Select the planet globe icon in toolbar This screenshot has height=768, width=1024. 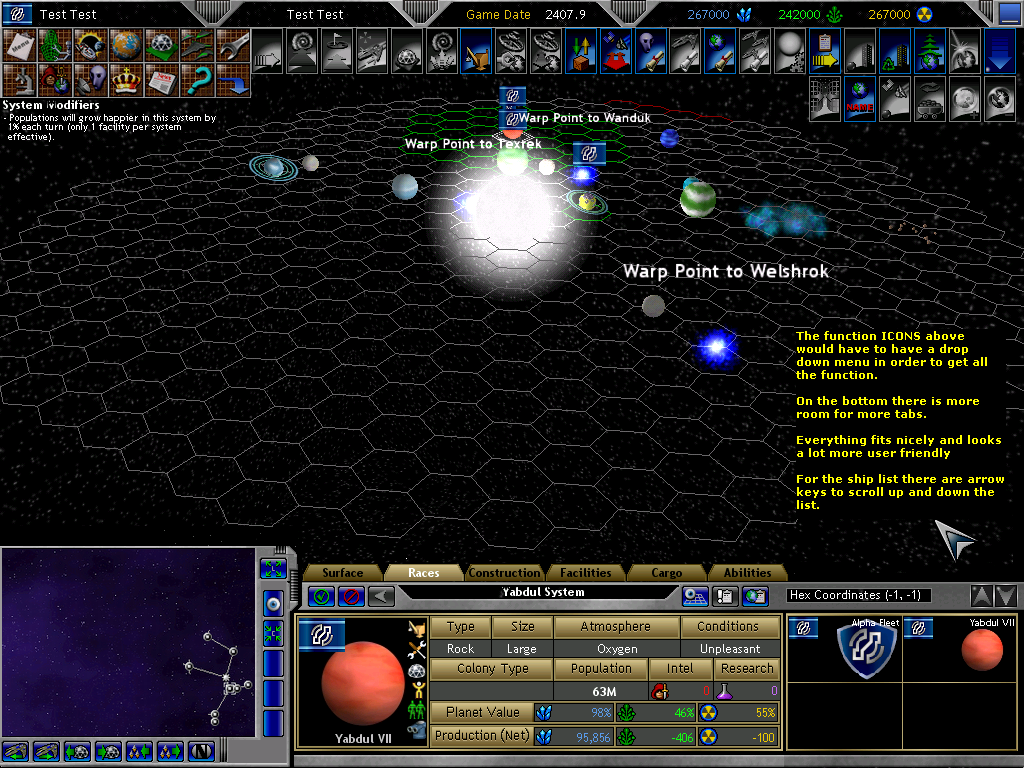click(x=126, y=46)
